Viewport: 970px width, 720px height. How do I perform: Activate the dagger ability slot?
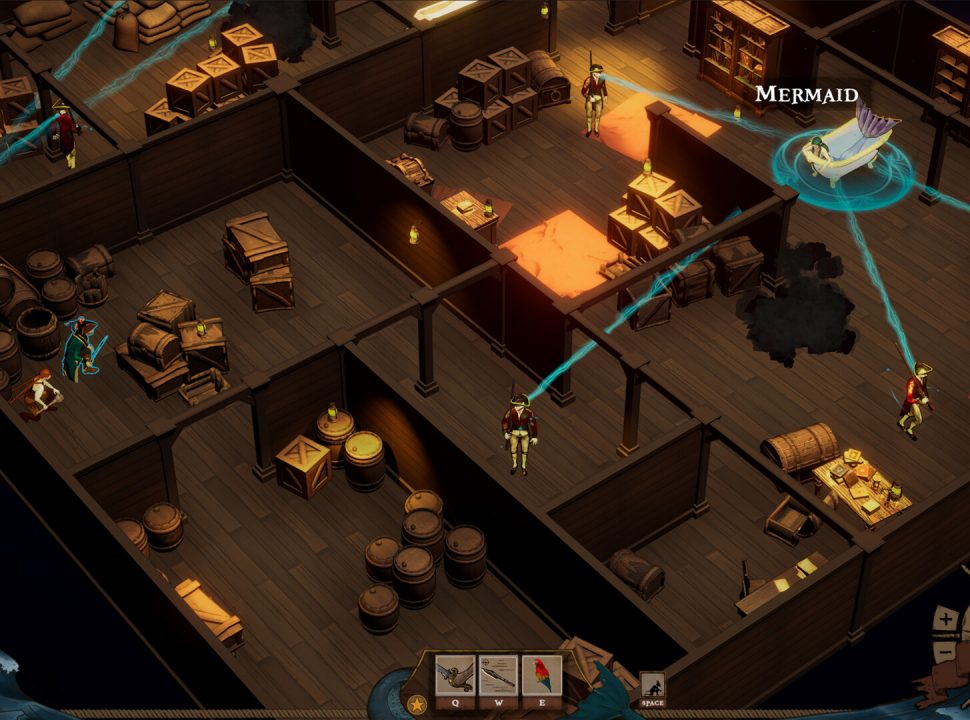click(x=498, y=676)
